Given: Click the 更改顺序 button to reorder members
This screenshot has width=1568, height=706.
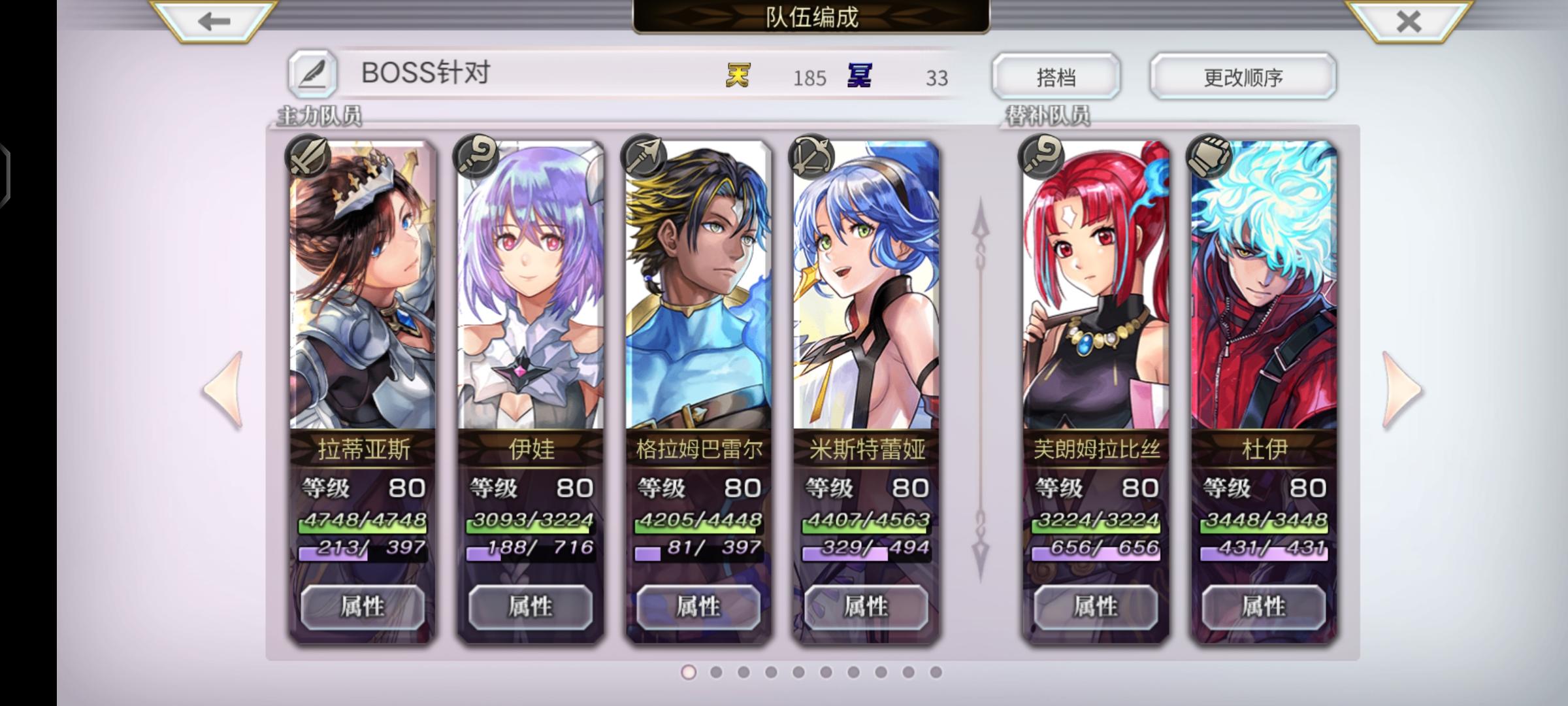Looking at the screenshot, I should pos(1243,76).
